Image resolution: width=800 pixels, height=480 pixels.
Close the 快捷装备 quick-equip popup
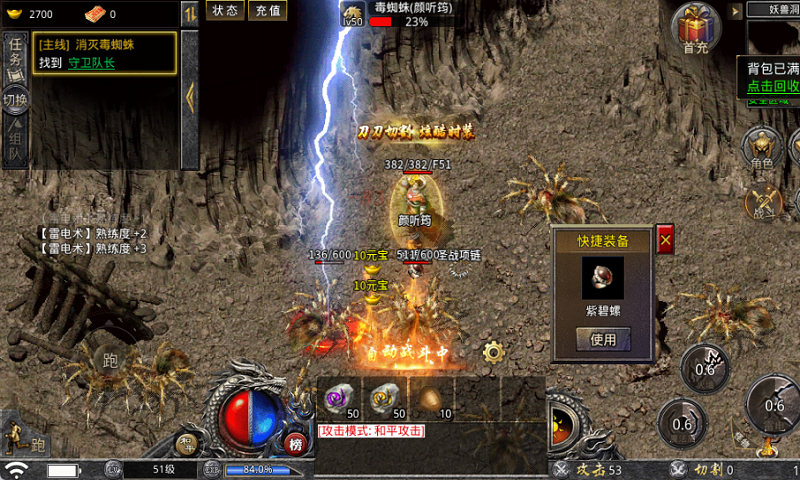point(665,238)
